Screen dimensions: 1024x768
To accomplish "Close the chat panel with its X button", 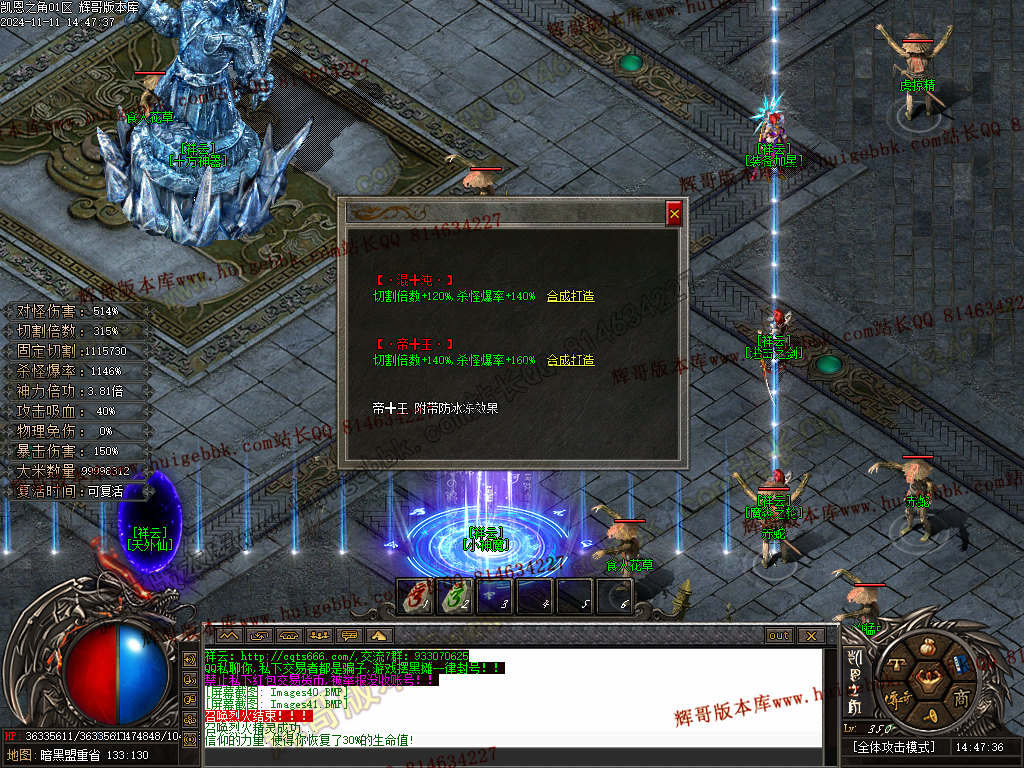I will [x=811, y=635].
